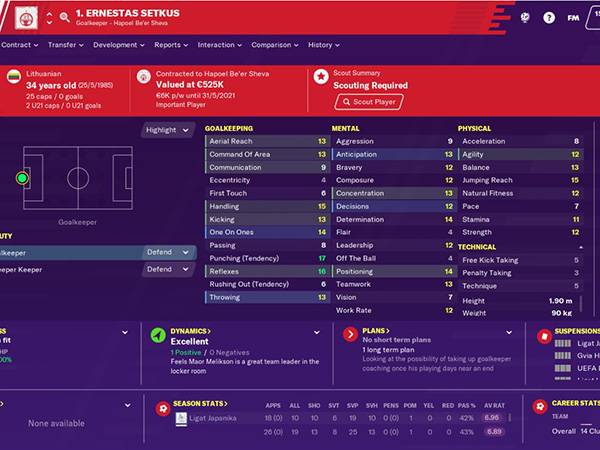
Task: Open the Interaction menu
Action: (219, 45)
